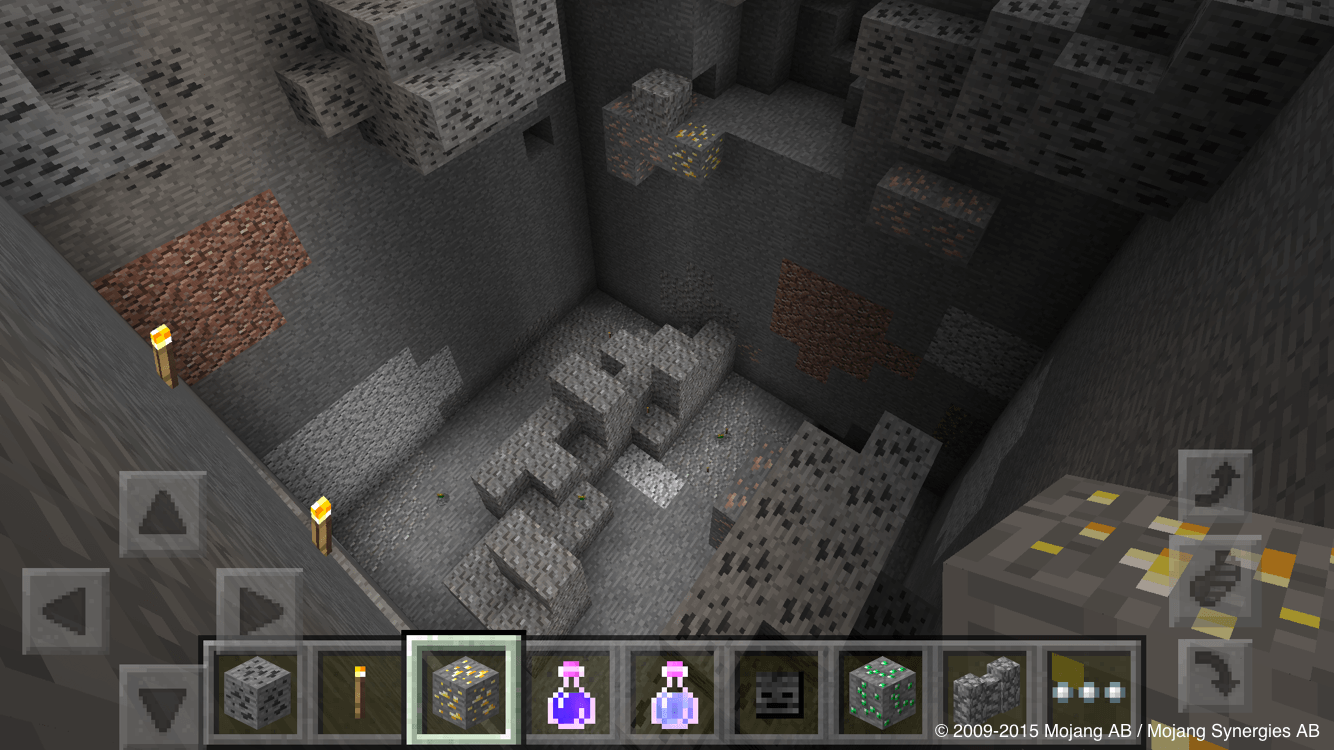Tap the fly down arrow button
This screenshot has height=750, width=1334.
pos(1215,672)
